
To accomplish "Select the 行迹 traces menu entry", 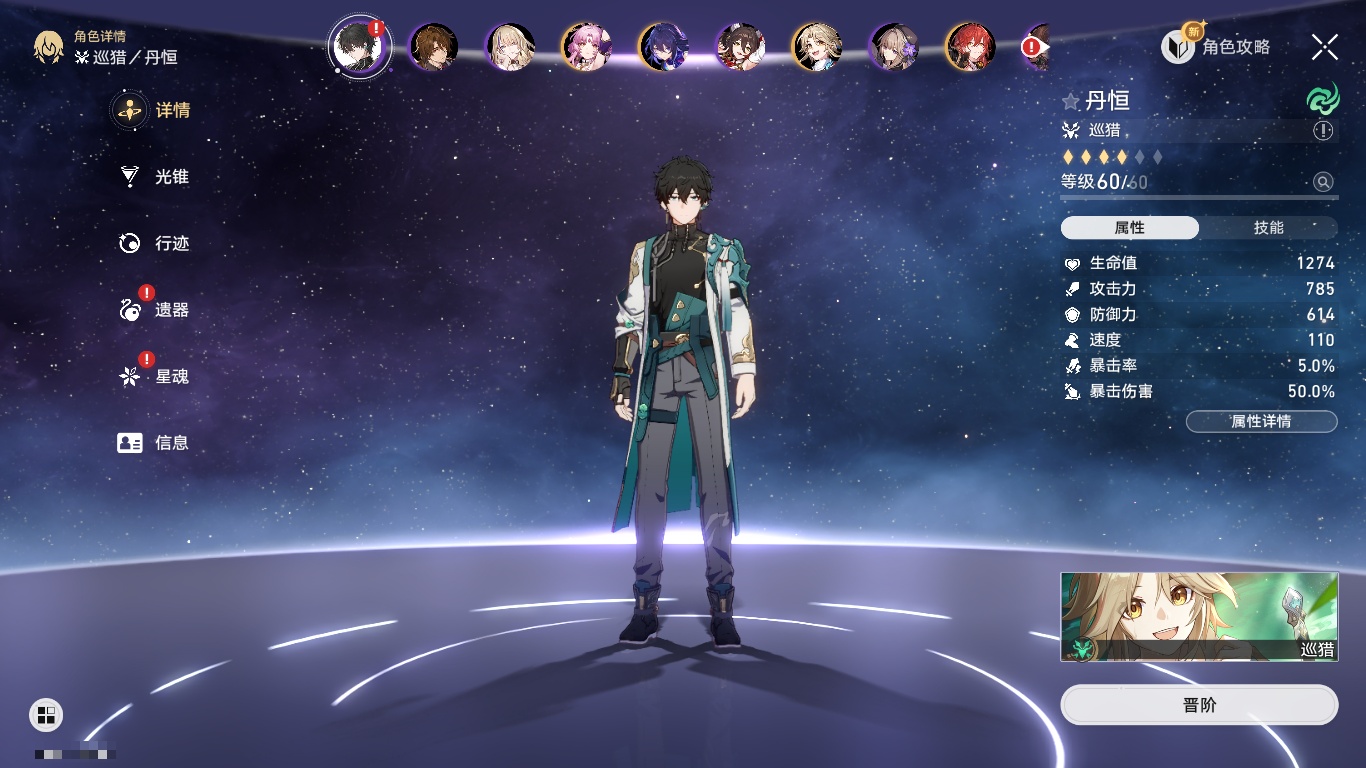I will (155, 243).
